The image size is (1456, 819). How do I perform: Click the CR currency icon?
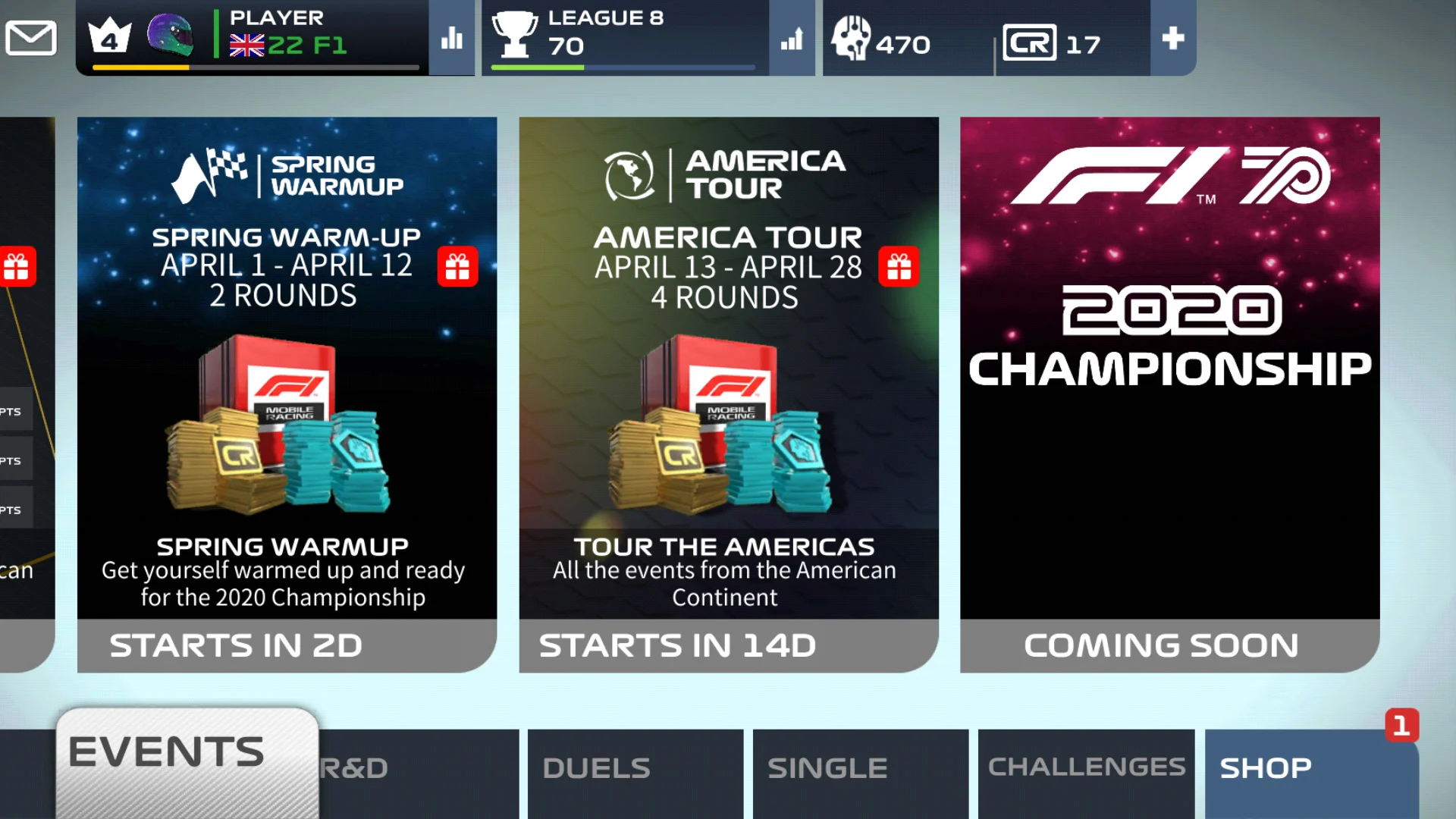point(1031,43)
